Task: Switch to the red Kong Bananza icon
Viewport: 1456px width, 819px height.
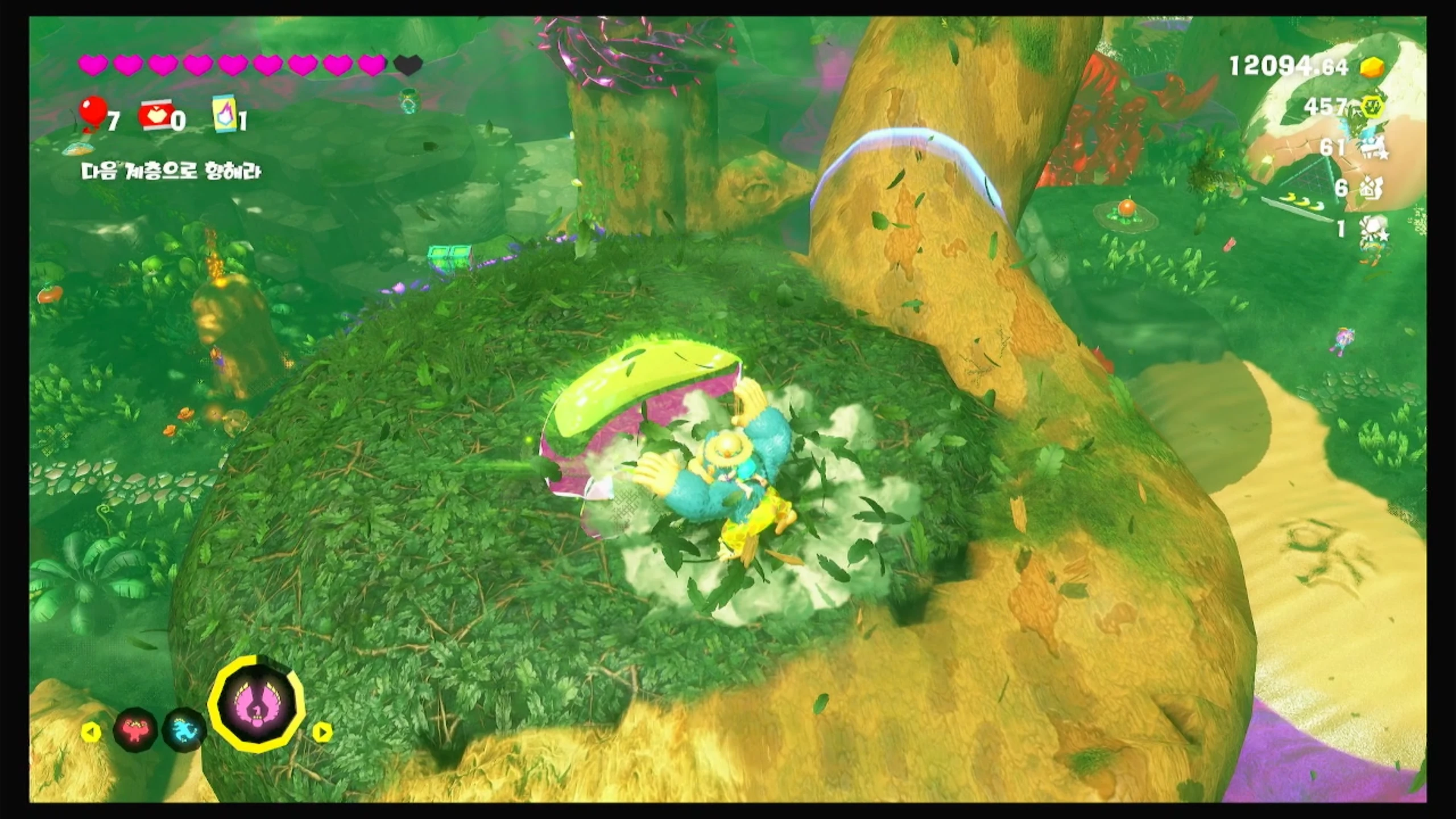Action: pyautogui.click(x=135, y=729)
